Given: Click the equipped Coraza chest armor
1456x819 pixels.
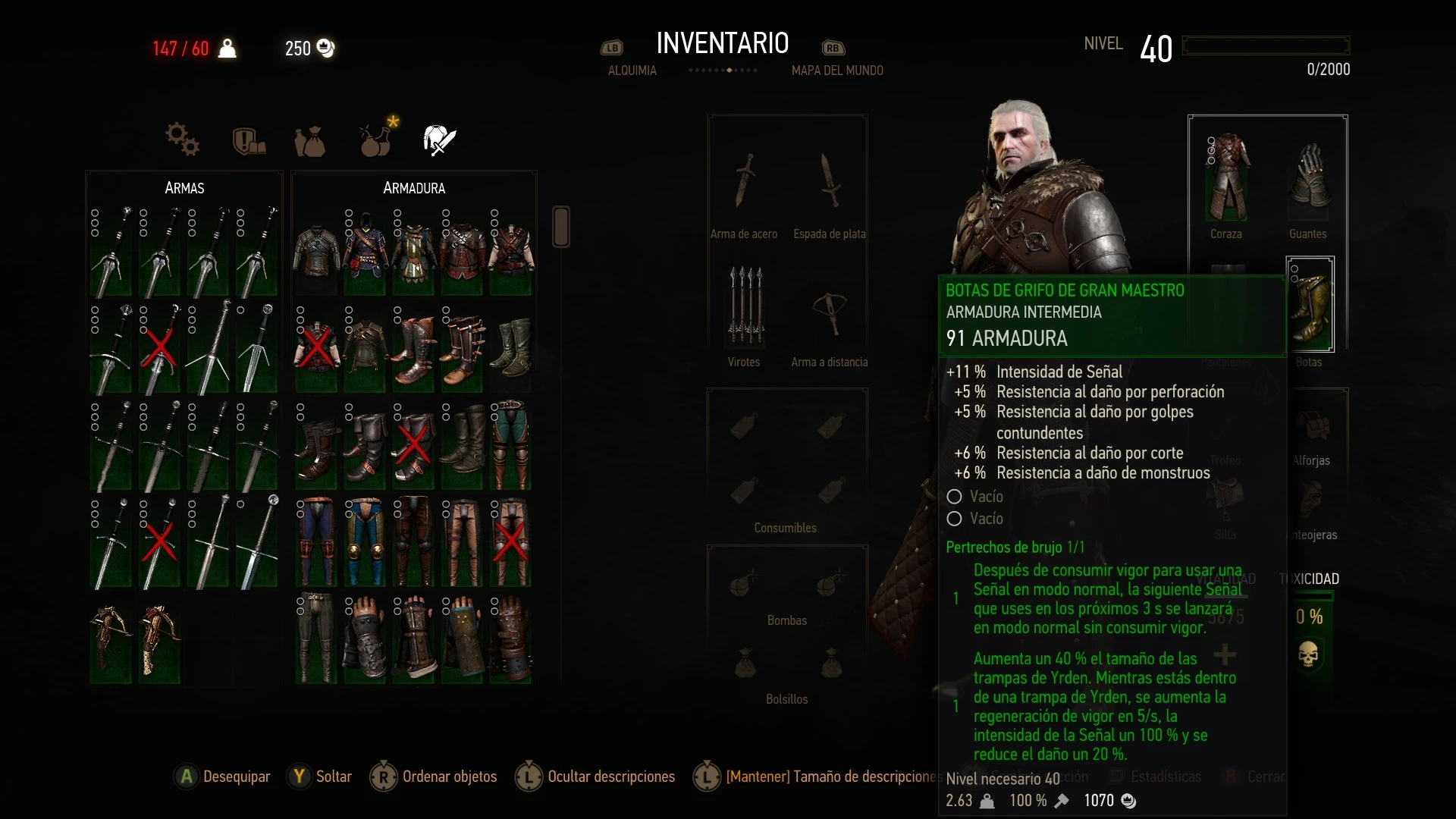Looking at the screenshot, I should point(1226,178).
